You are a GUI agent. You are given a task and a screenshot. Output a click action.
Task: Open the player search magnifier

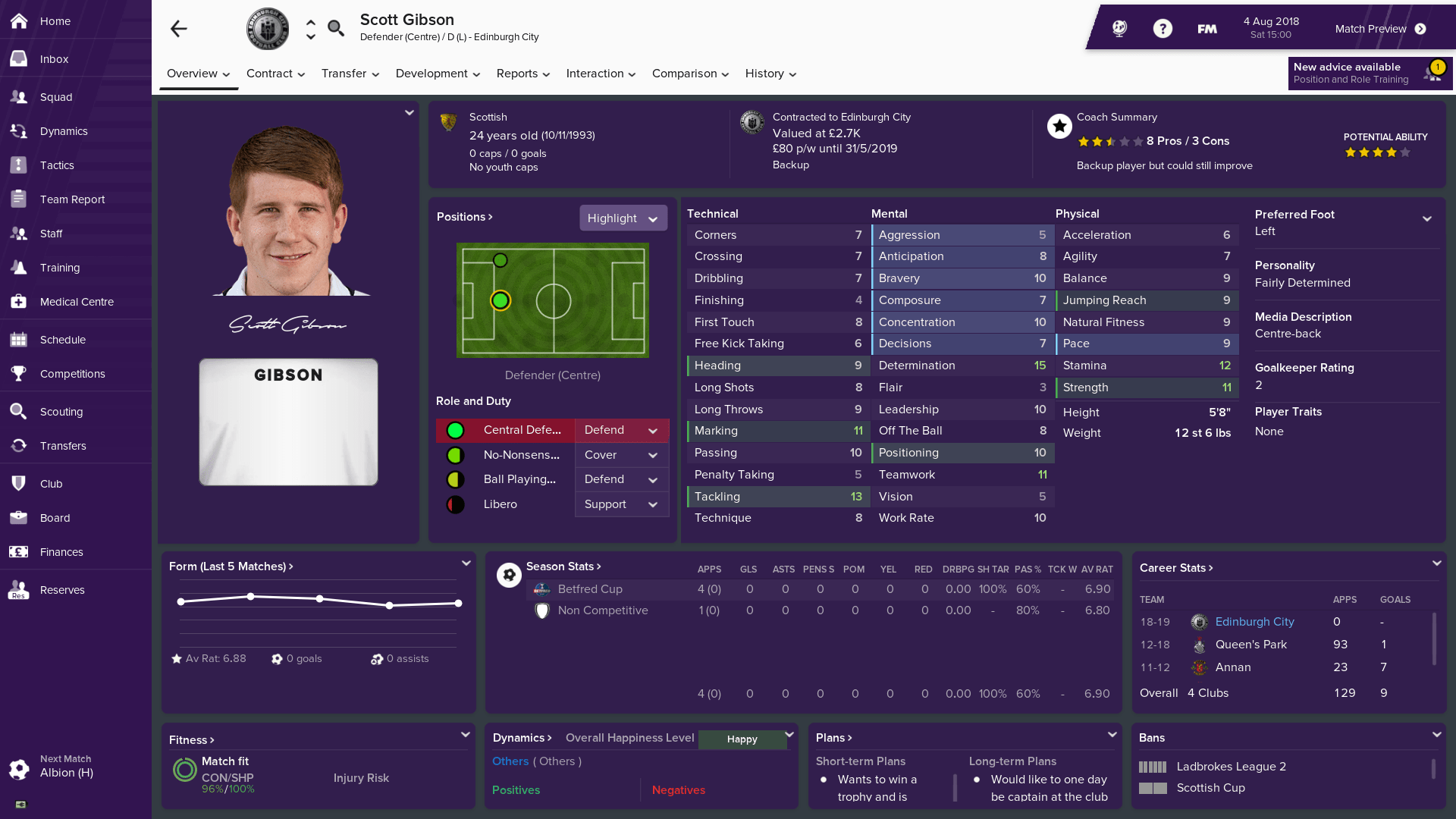[336, 29]
